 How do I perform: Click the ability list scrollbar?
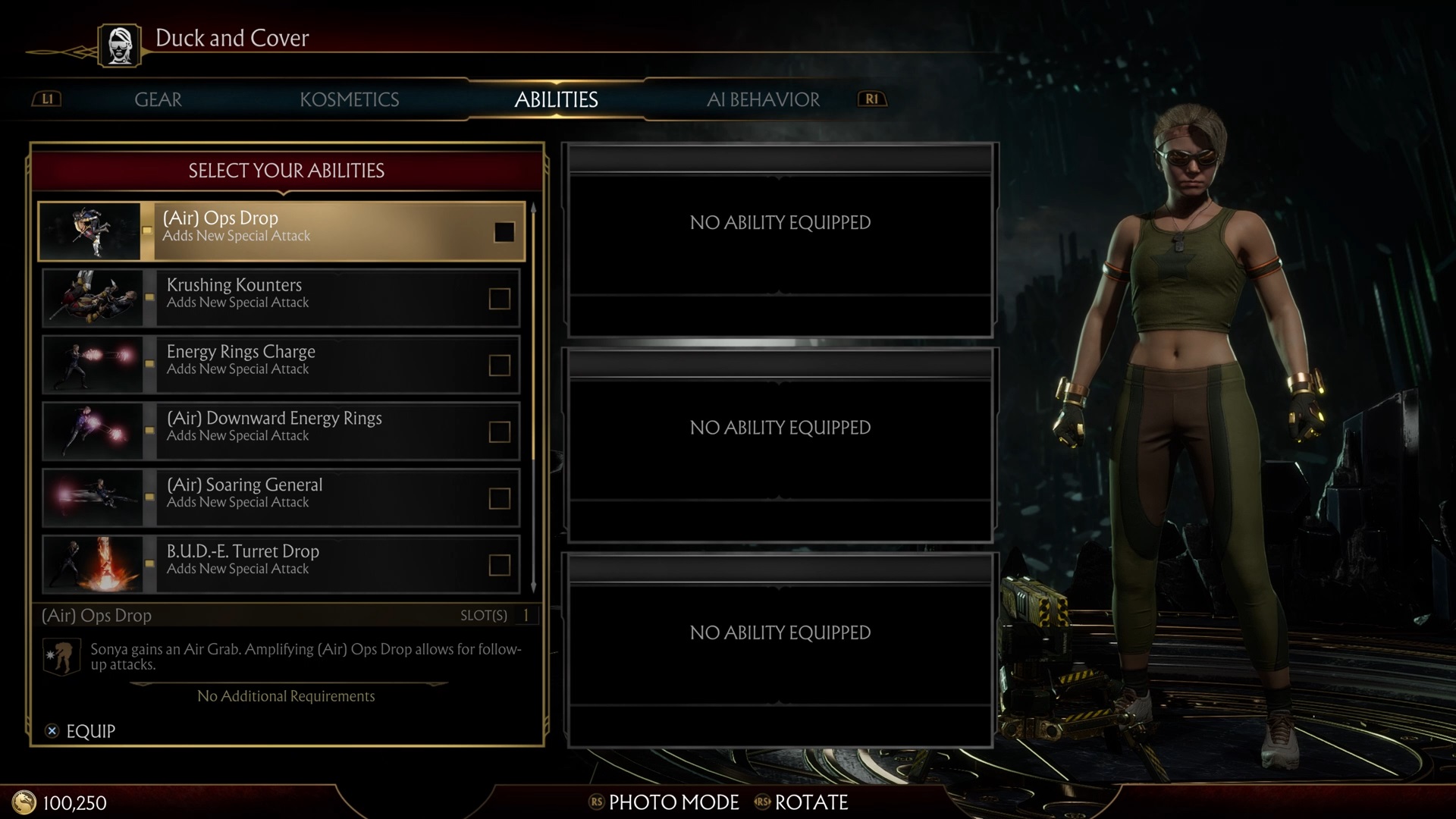pyautogui.click(x=533, y=394)
